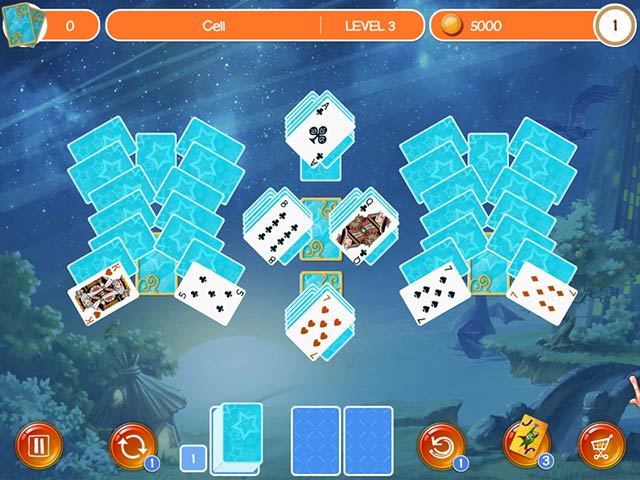The width and height of the screenshot is (640, 480).
Task: Open the shop cart button
Action: (602, 445)
